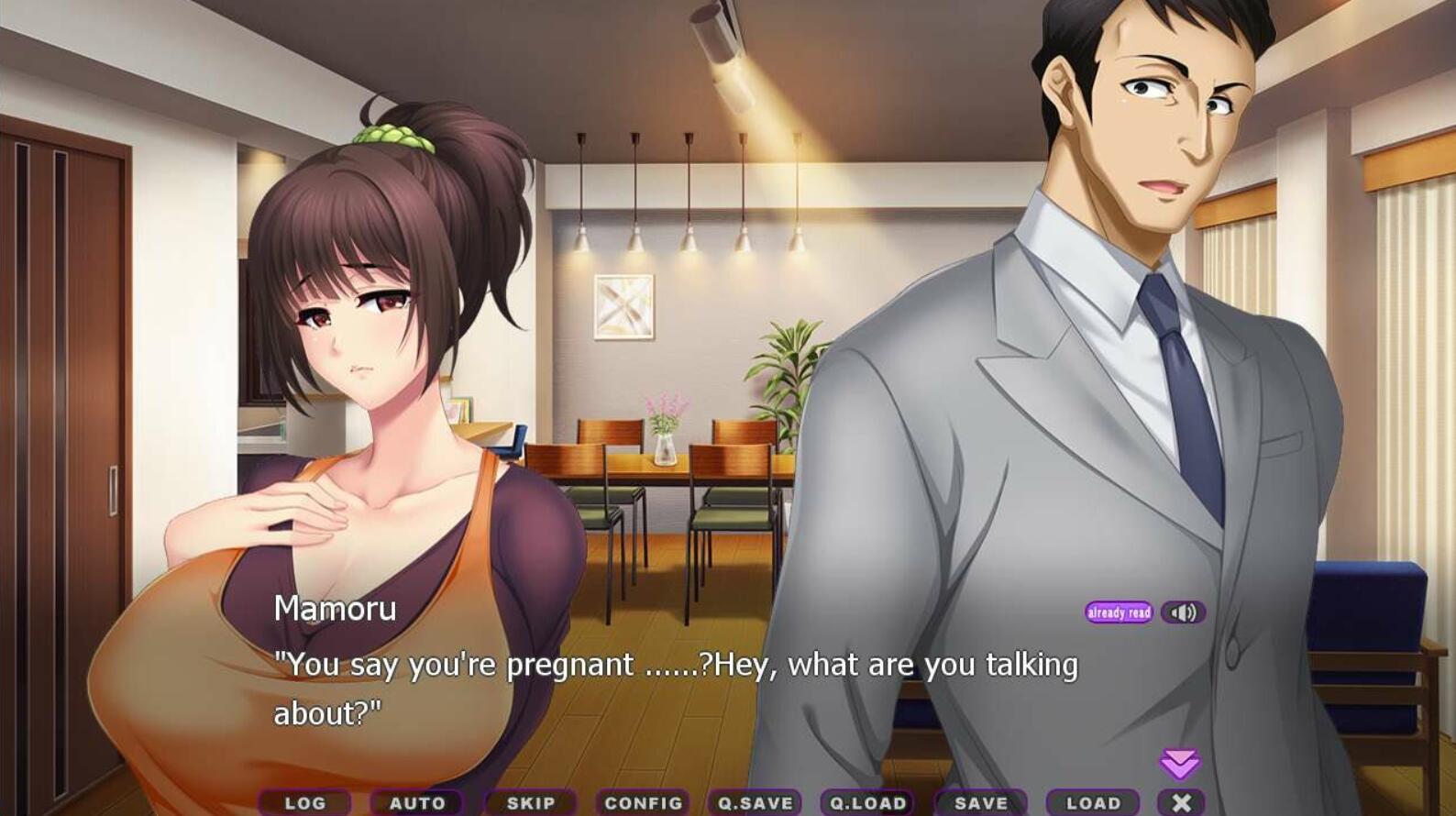The height and width of the screenshot is (816, 1456).
Task: Click Mamoru's name label
Action: (x=335, y=609)
